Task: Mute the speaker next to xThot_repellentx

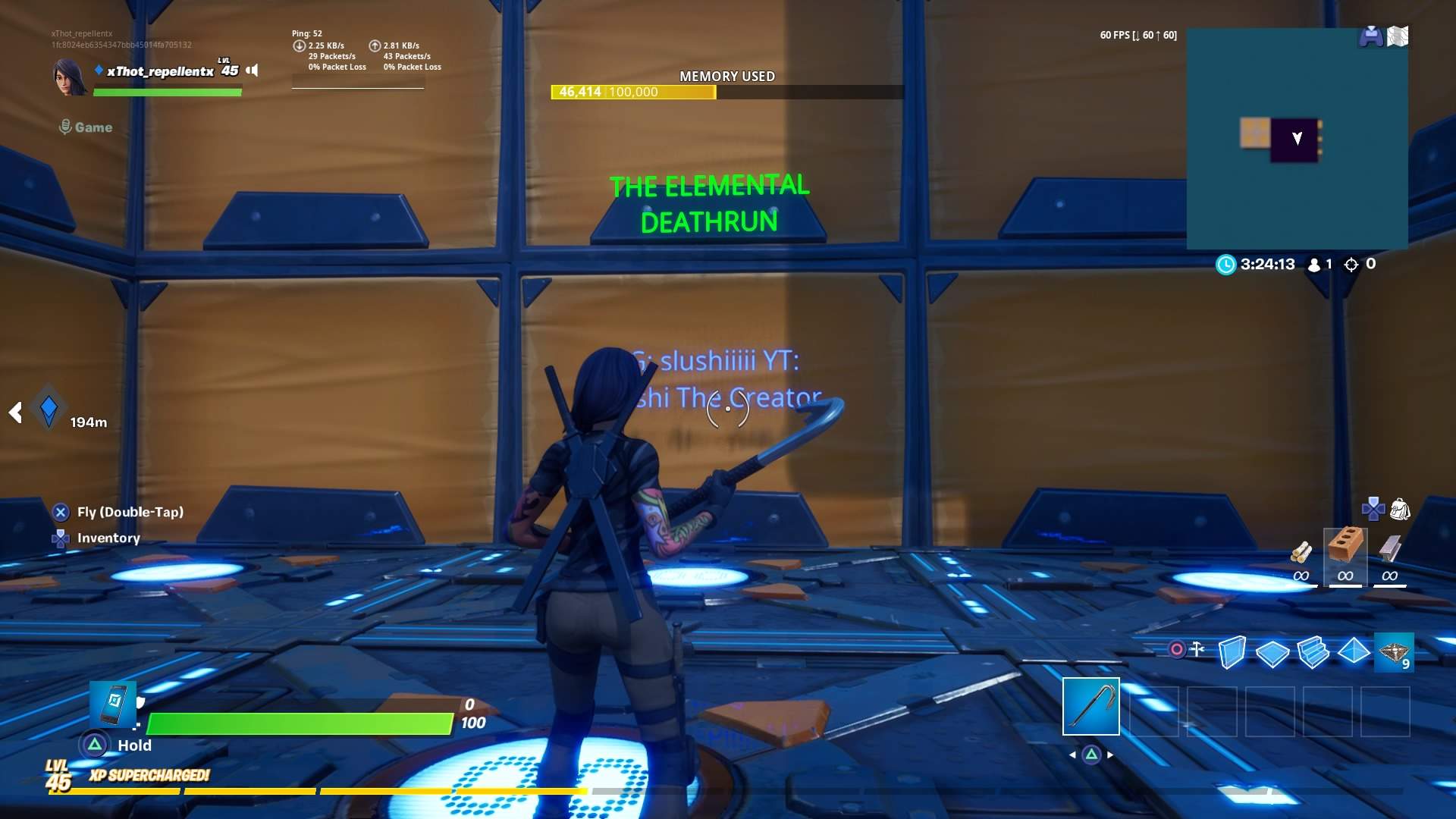Action: coord(252,71)
